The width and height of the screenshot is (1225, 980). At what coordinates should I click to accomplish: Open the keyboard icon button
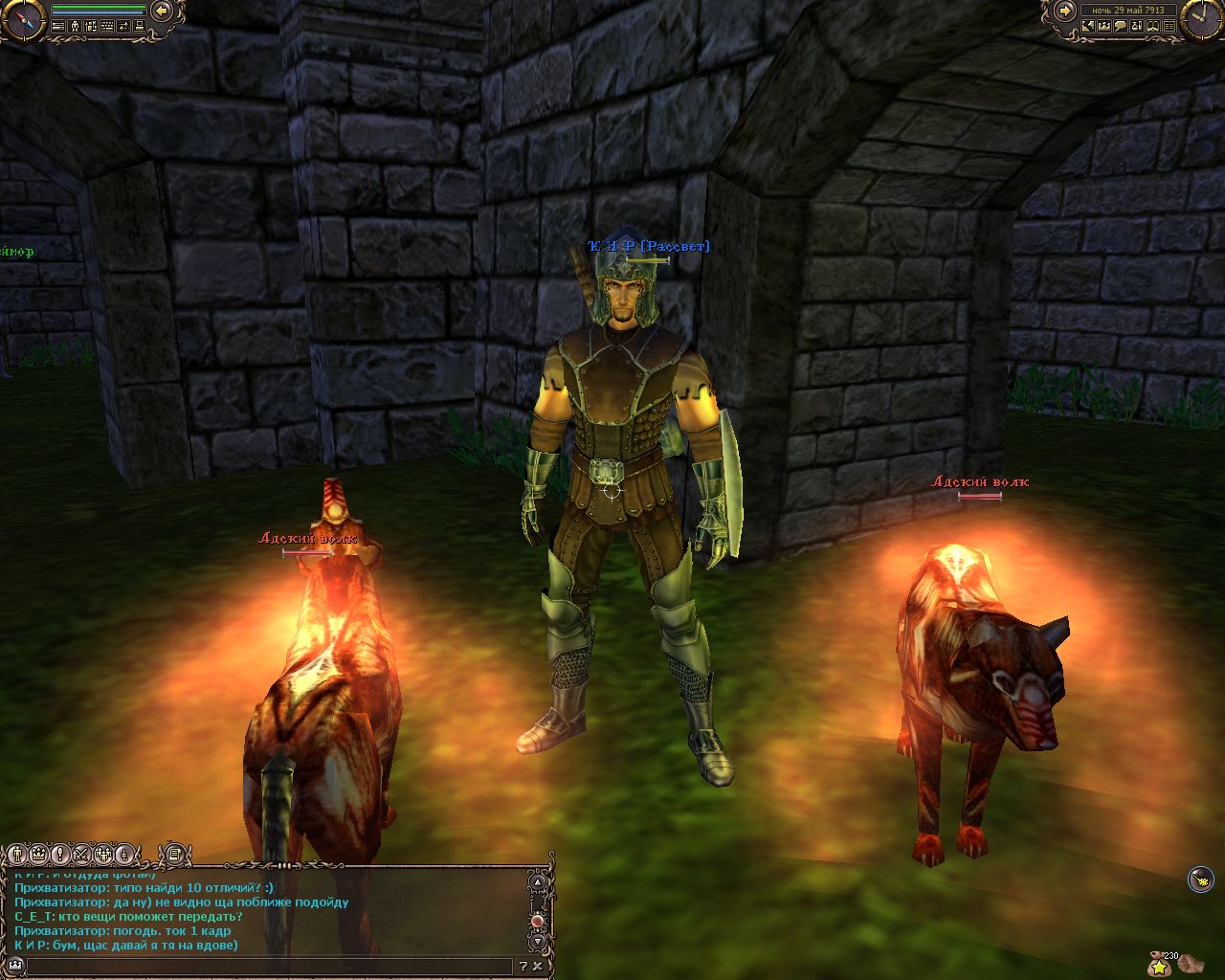(x=107, y=27)
